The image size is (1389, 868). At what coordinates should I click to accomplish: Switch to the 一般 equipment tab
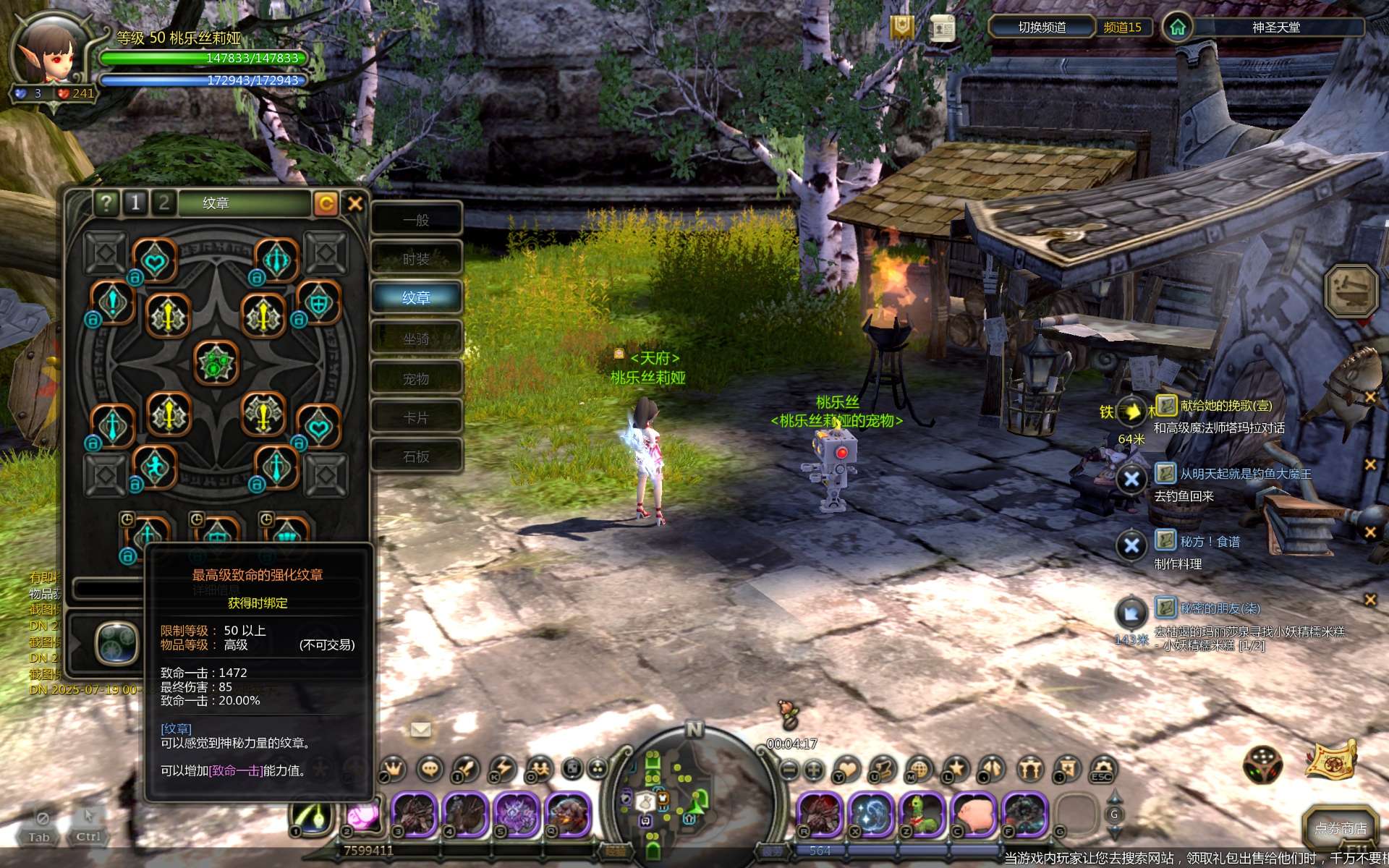click(x=417, y=220)
